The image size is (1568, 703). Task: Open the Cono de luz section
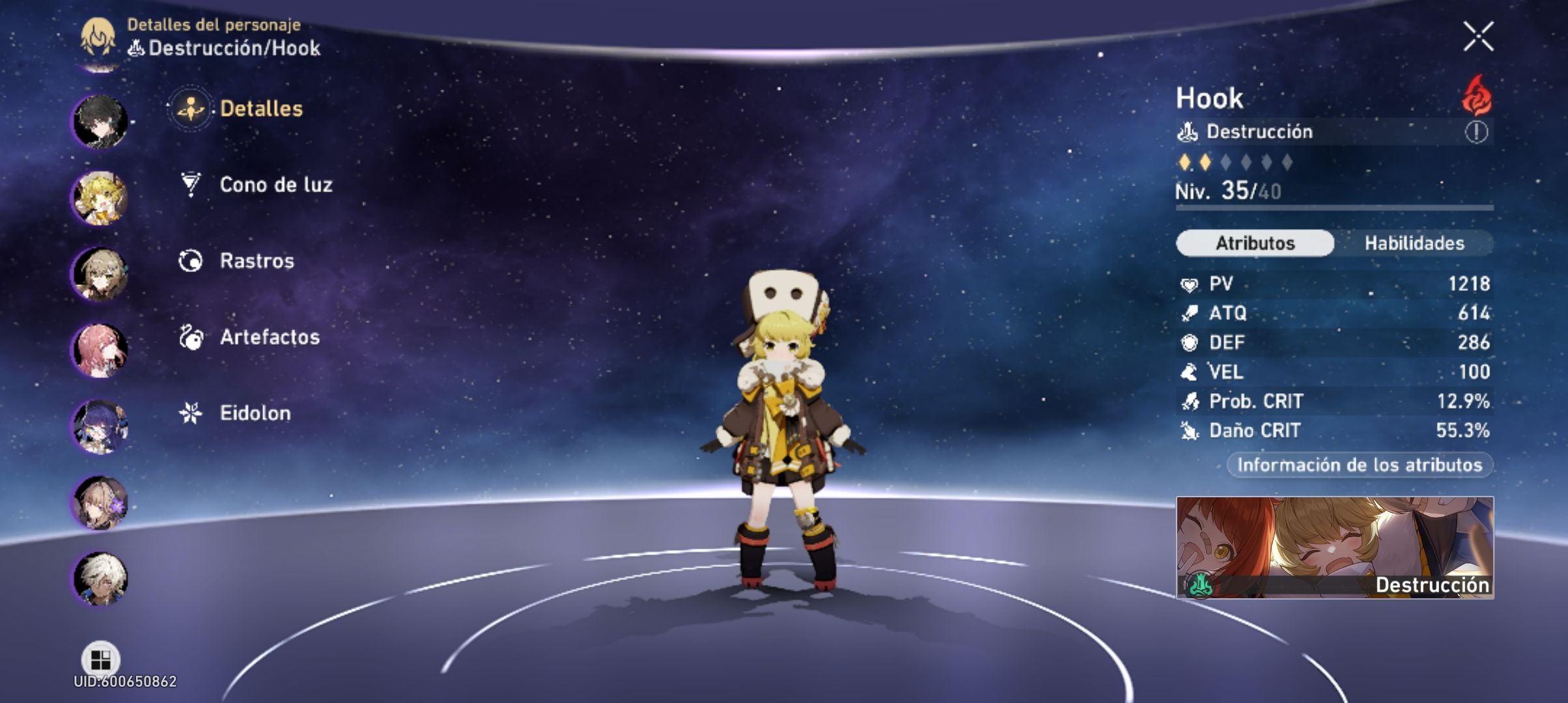coord(276,185)
